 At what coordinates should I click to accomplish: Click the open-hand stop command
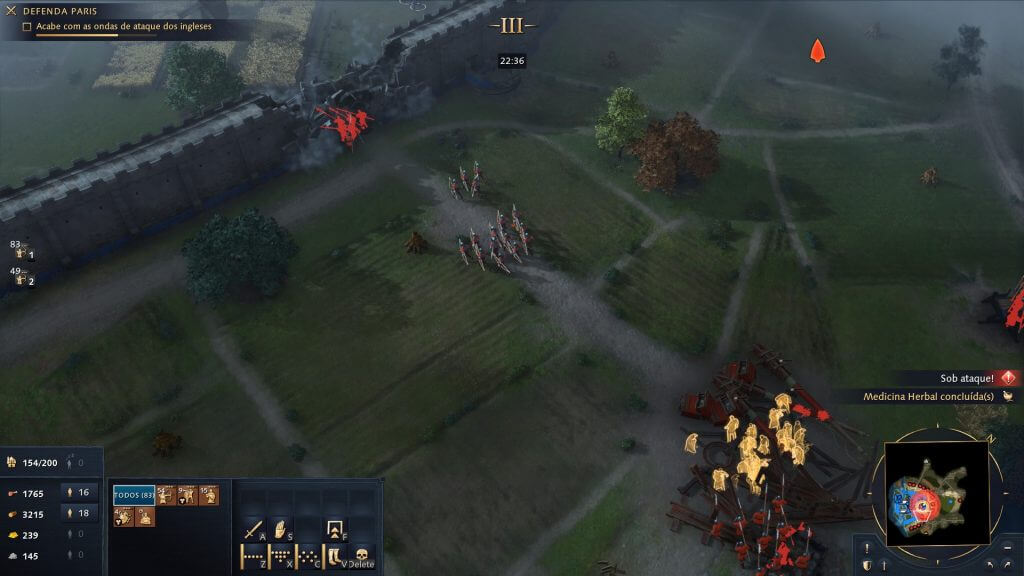click(x=281, y=528)
